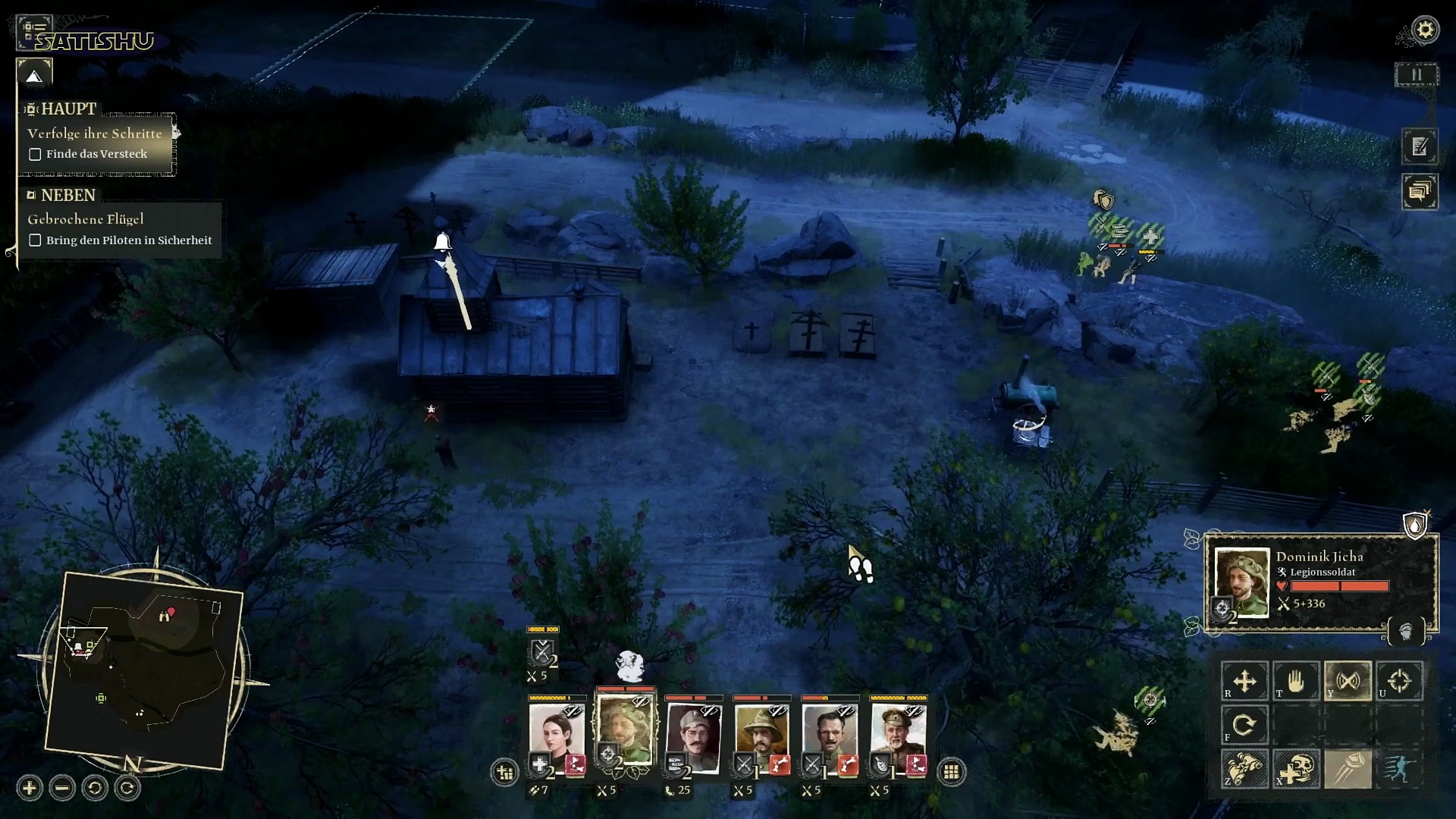
Task: Open the journal notes icon
Action: pos(1420,146)
